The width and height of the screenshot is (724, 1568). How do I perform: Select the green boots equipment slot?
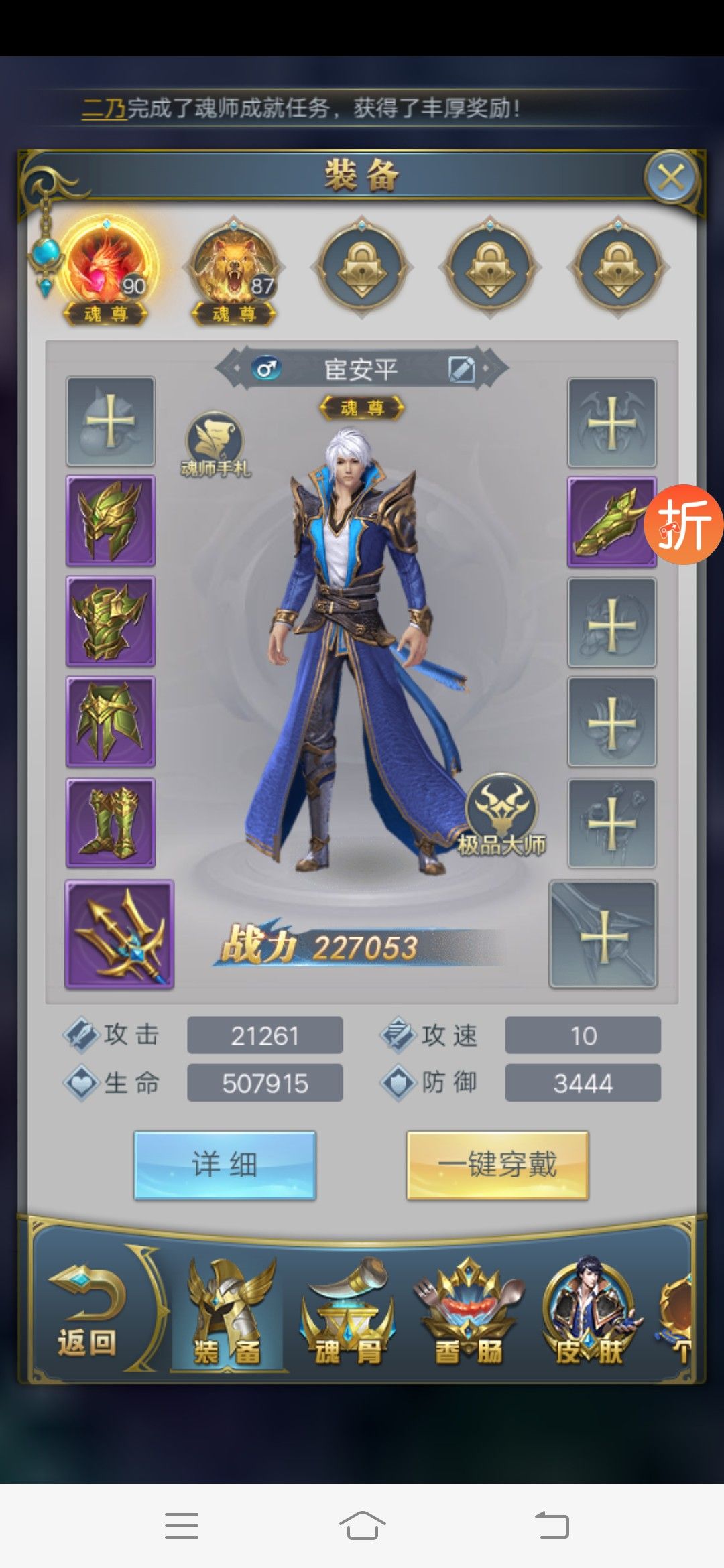click(111, 823)
